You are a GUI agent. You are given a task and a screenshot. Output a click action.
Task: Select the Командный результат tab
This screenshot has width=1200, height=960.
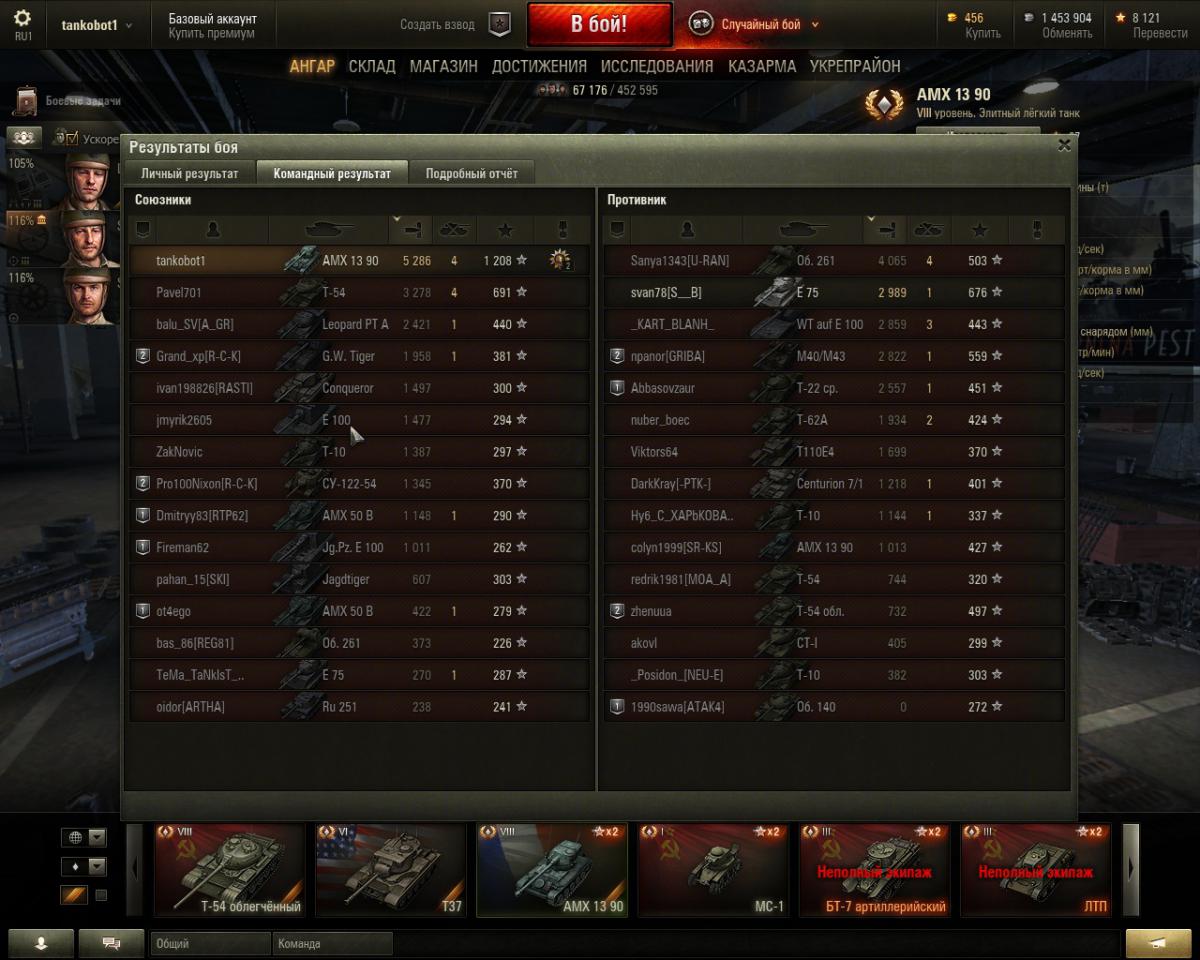pyautogui.click(x=332, y=173)
